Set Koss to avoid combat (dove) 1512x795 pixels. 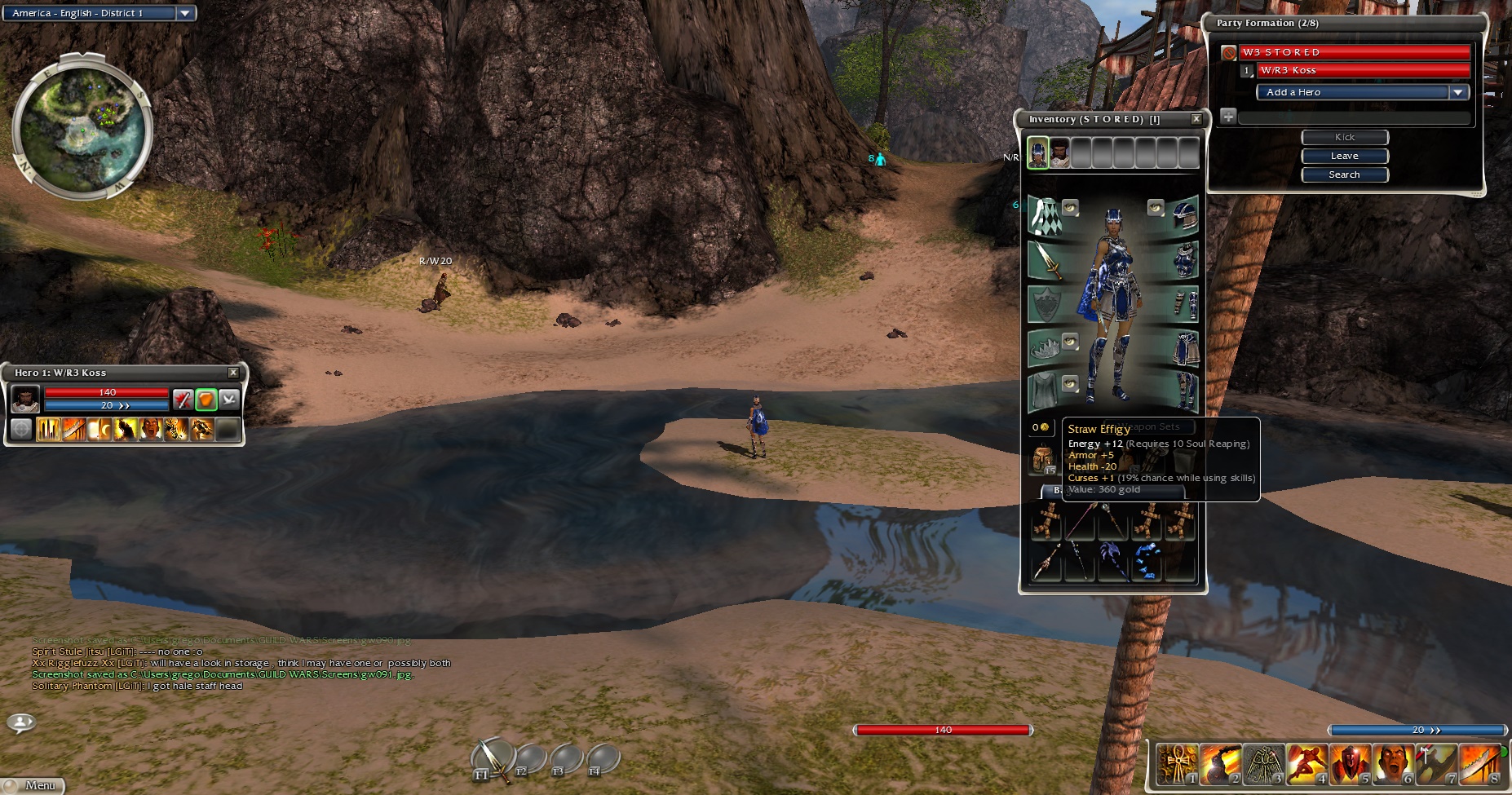click(x=229, y=400)
